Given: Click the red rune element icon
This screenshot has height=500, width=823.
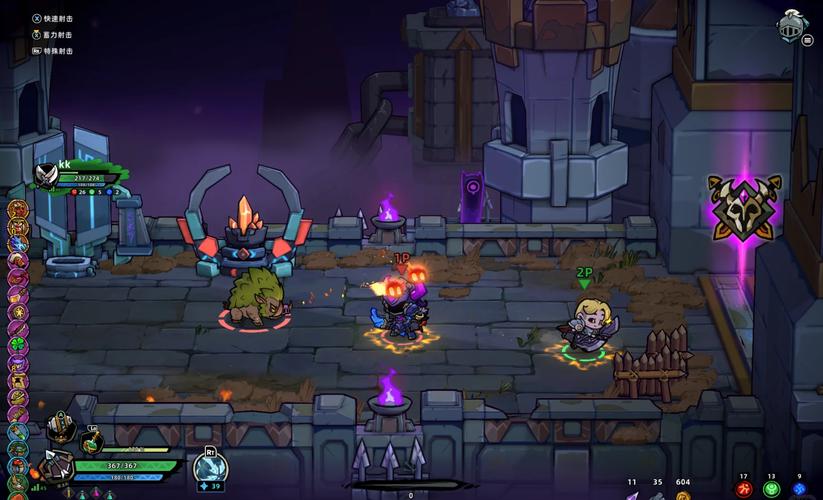Looking at the screenshot, I should [x=743, y=489].
